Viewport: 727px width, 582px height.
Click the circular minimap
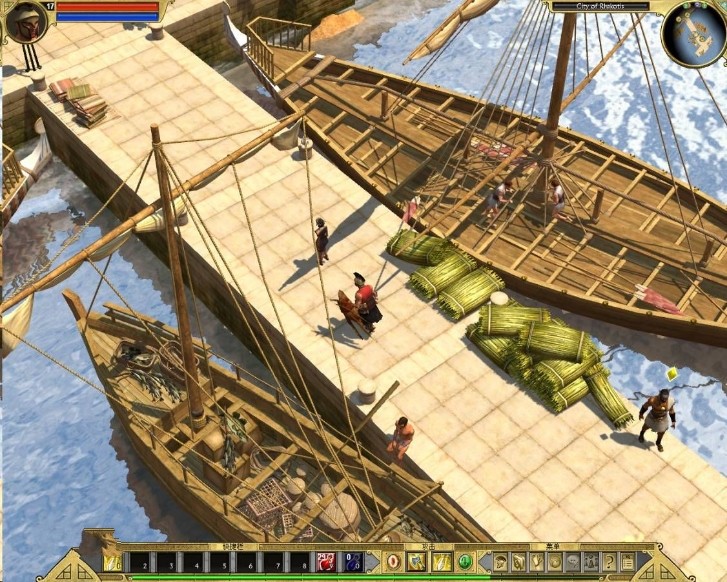coord(694,35)
